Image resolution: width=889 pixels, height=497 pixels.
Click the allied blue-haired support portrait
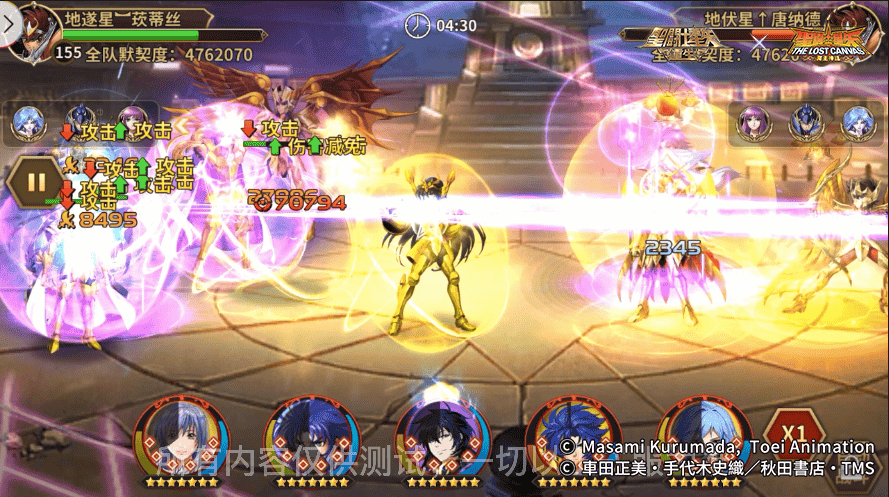[x=27, y=123]
